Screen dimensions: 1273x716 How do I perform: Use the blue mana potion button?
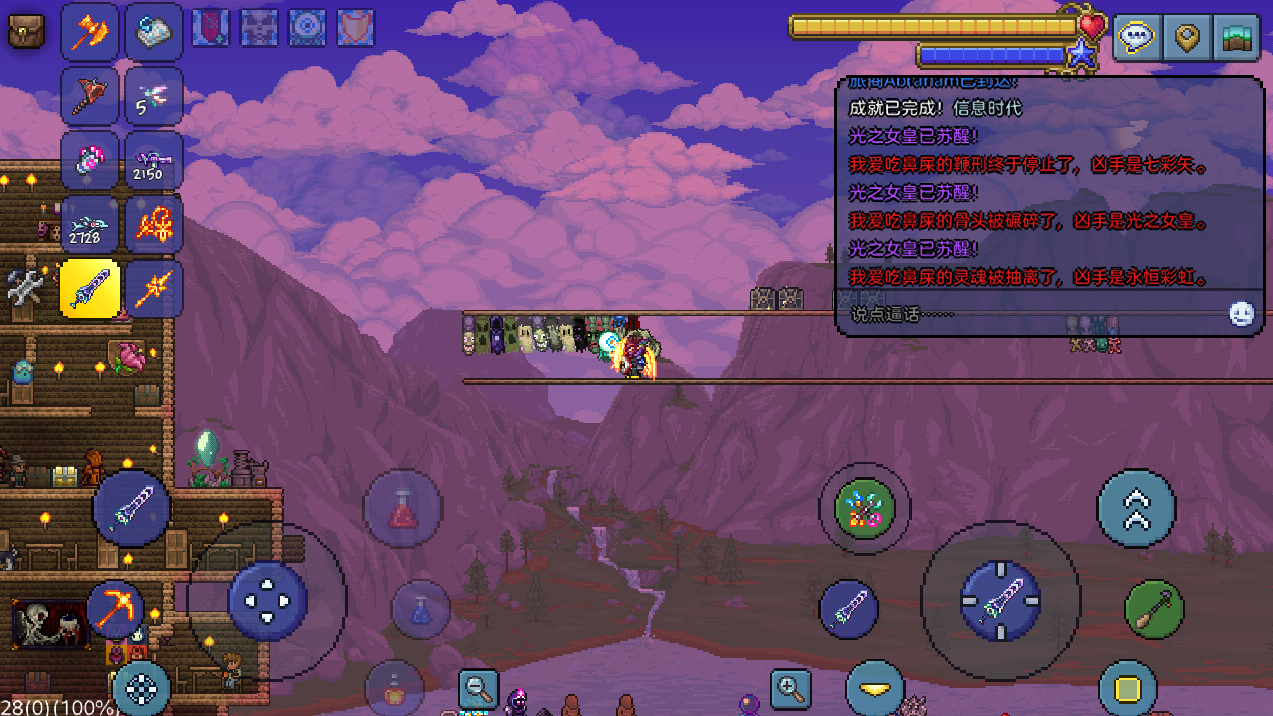[420, 609]
